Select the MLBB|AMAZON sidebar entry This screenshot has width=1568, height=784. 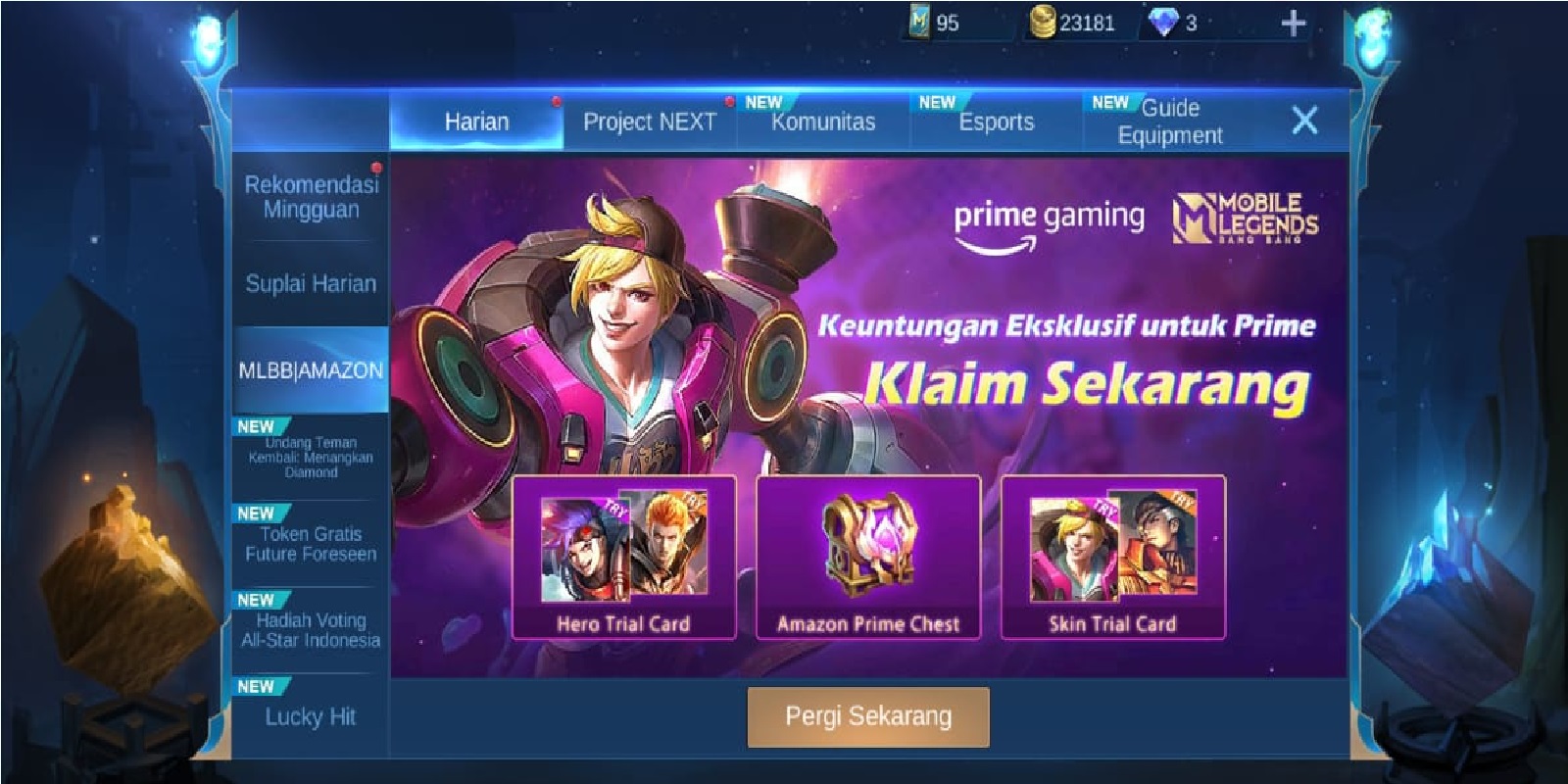(310, 370)
